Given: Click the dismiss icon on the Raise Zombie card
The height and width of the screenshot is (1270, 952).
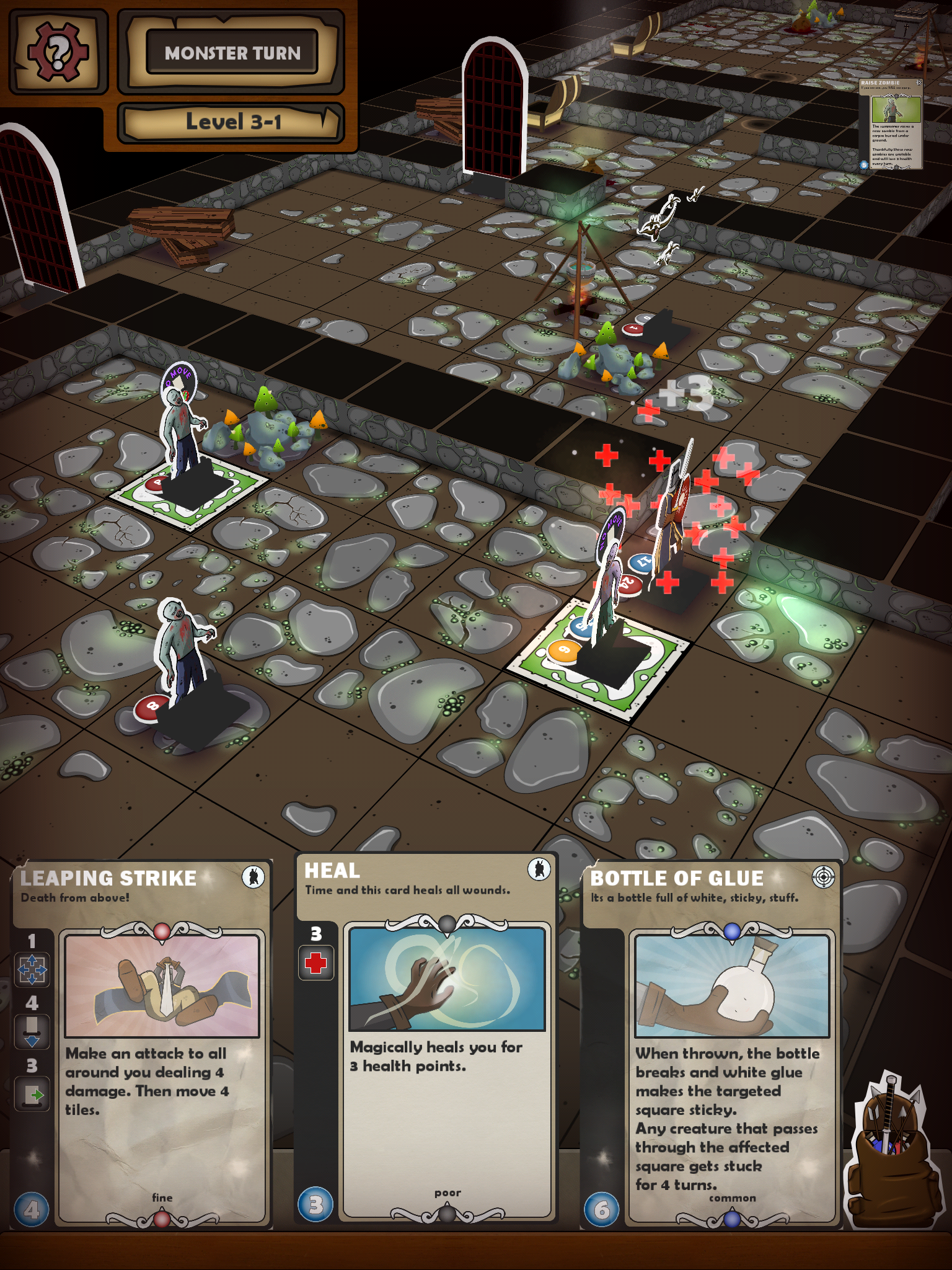Looking at the screenshot, I should tap(918, 82).
